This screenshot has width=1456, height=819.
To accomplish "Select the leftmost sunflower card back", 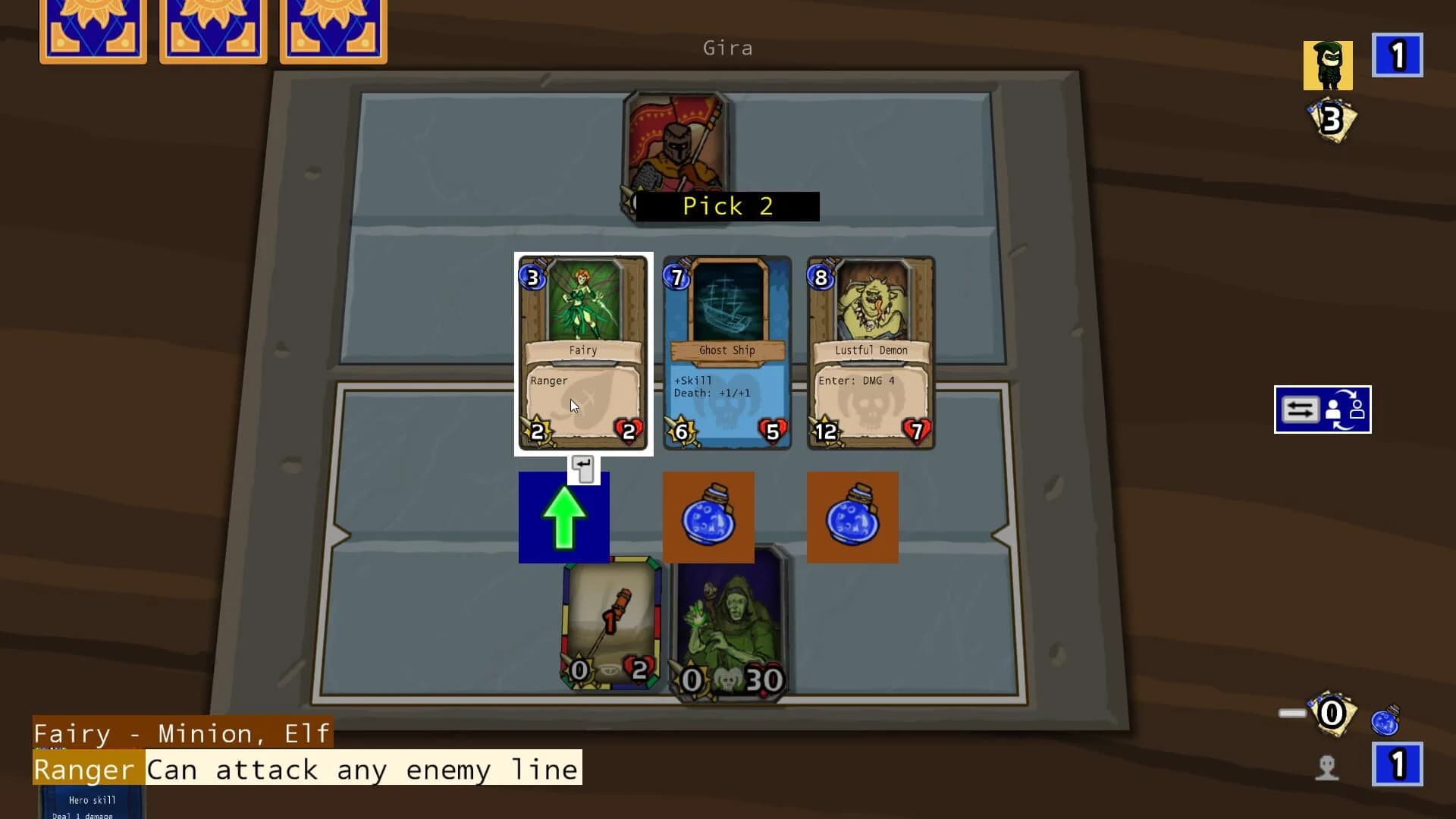I will point(93,32).
